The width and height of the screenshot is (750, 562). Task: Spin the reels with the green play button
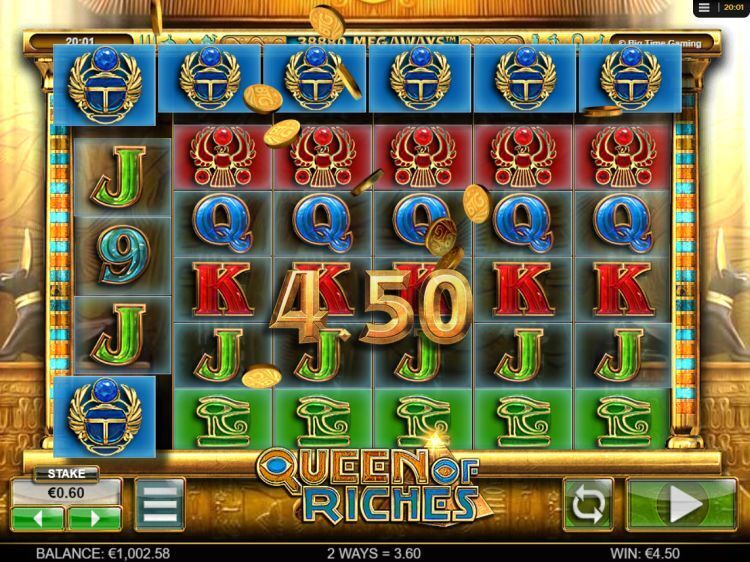681,504
